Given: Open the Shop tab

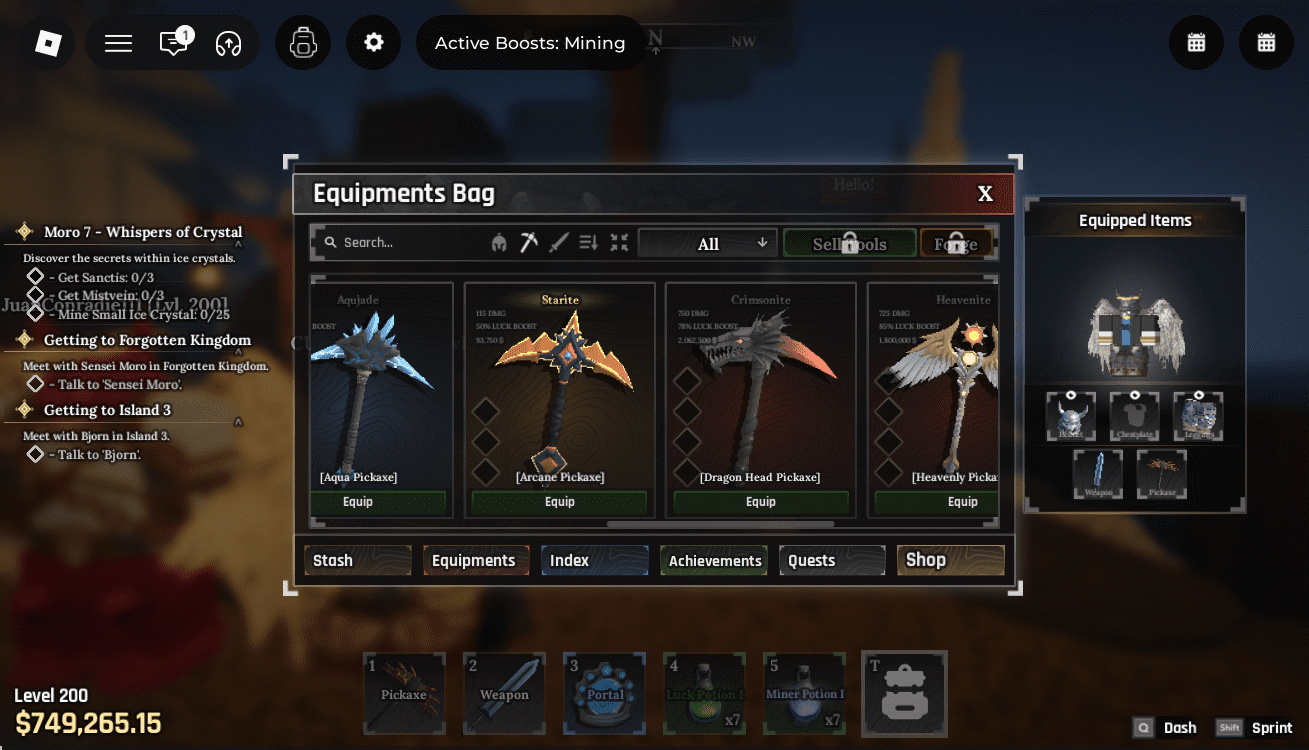Looking at the screenshot, I should pyautogui.click(x=950, y=560).
